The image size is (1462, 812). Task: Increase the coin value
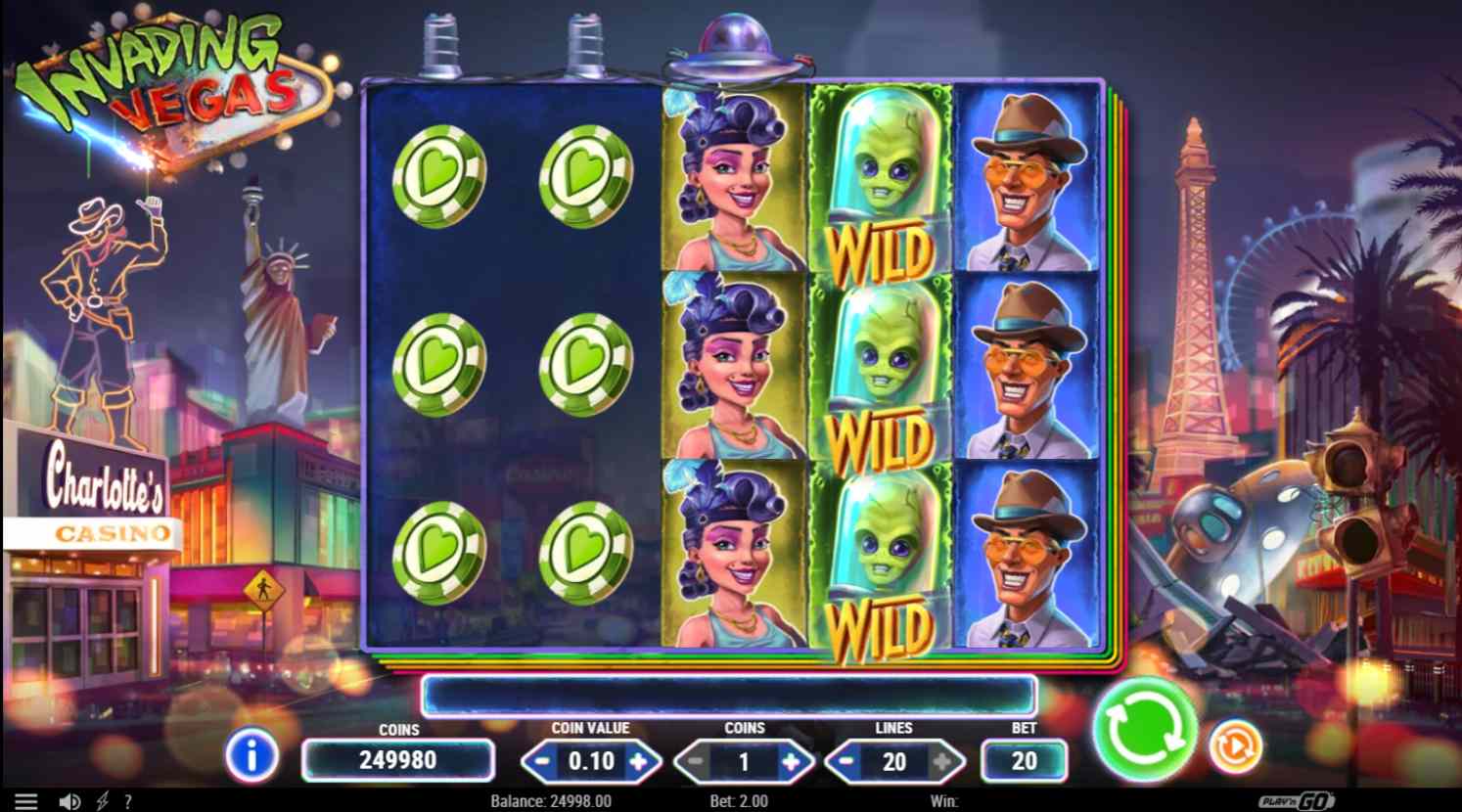coord(639,761)
